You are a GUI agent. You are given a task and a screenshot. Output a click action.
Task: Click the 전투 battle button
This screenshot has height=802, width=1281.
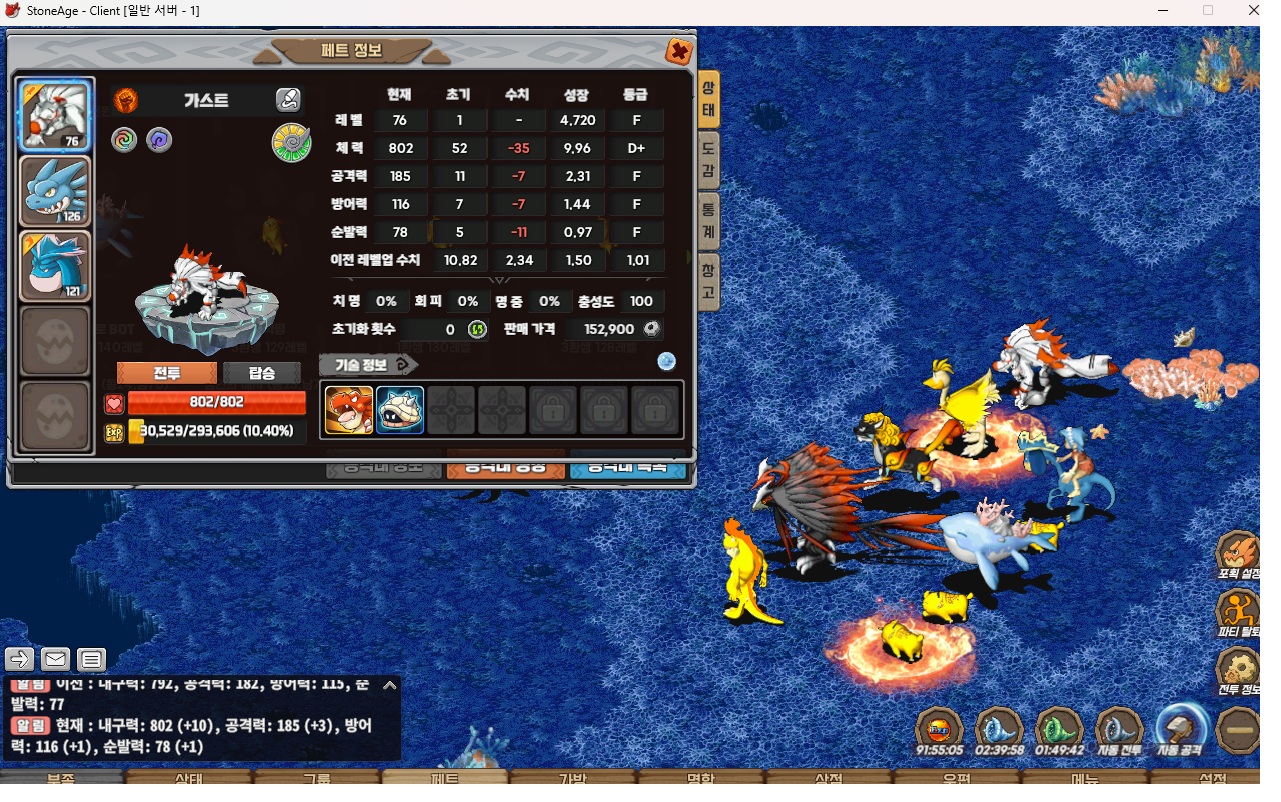(167, 373)
